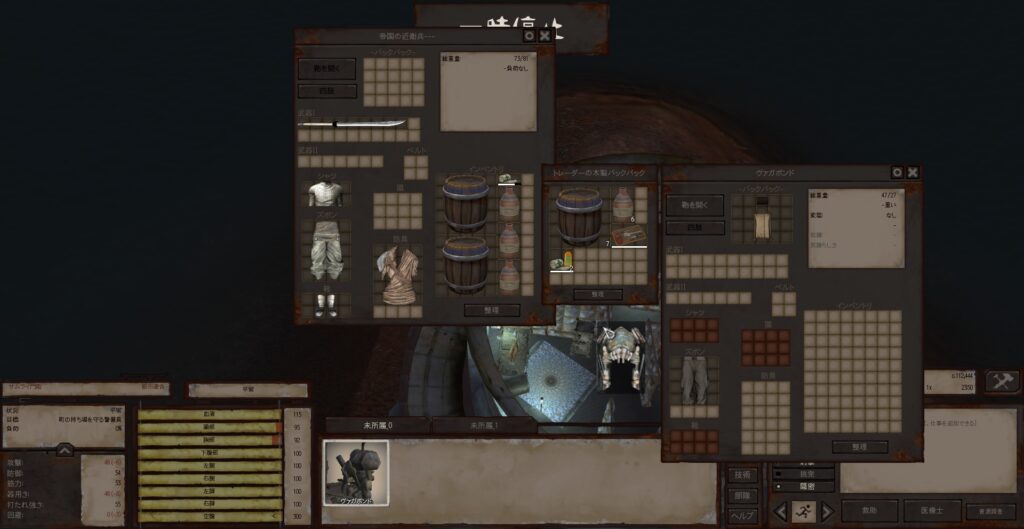Toggle the running figure movement speed button
The height and width of the screenshot is (529, 1024).
point(801,511)
